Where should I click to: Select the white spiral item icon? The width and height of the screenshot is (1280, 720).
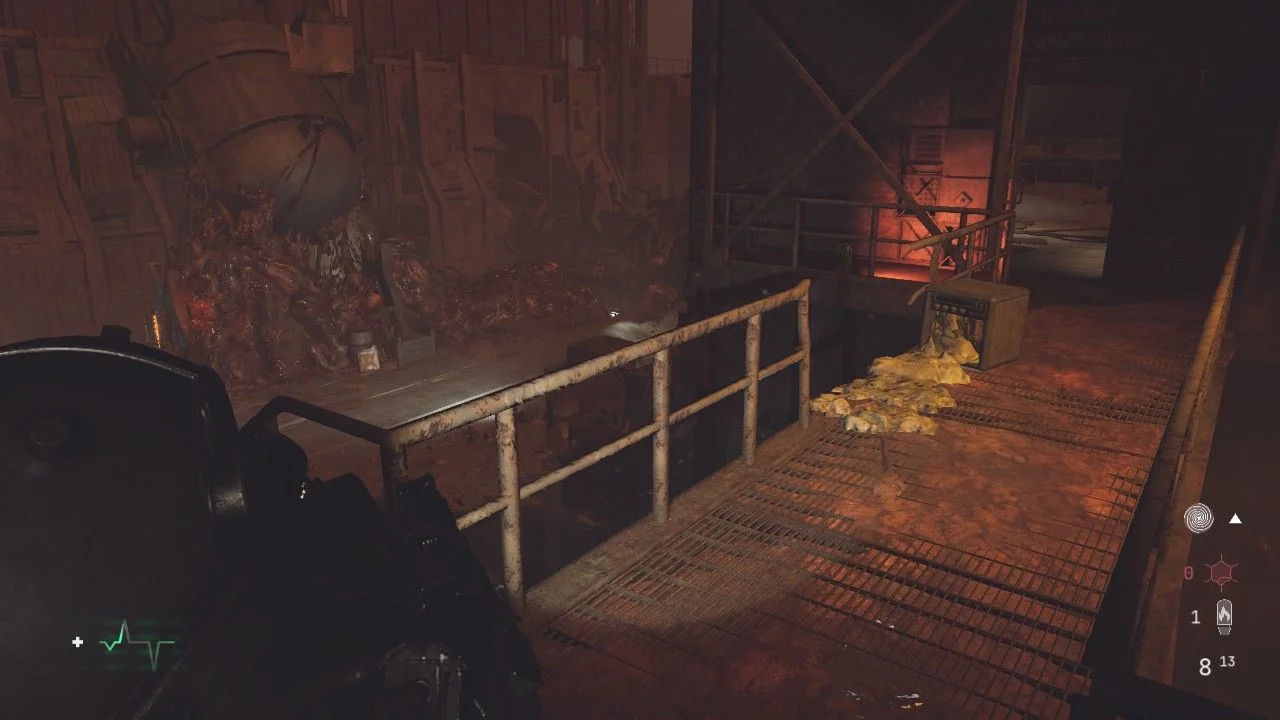[x=1198, y=518]
